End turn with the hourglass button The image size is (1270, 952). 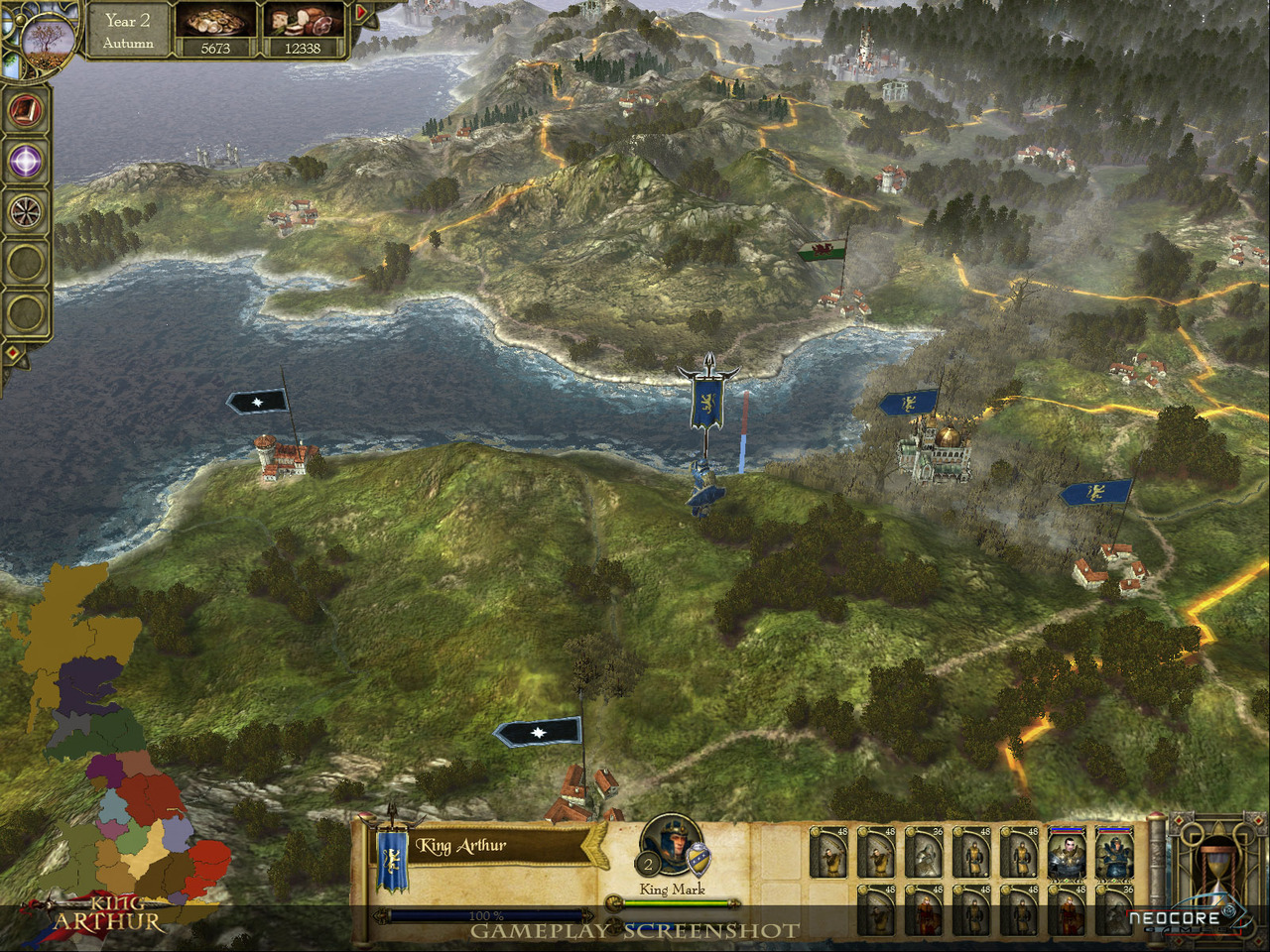(x=1213, y=873)
